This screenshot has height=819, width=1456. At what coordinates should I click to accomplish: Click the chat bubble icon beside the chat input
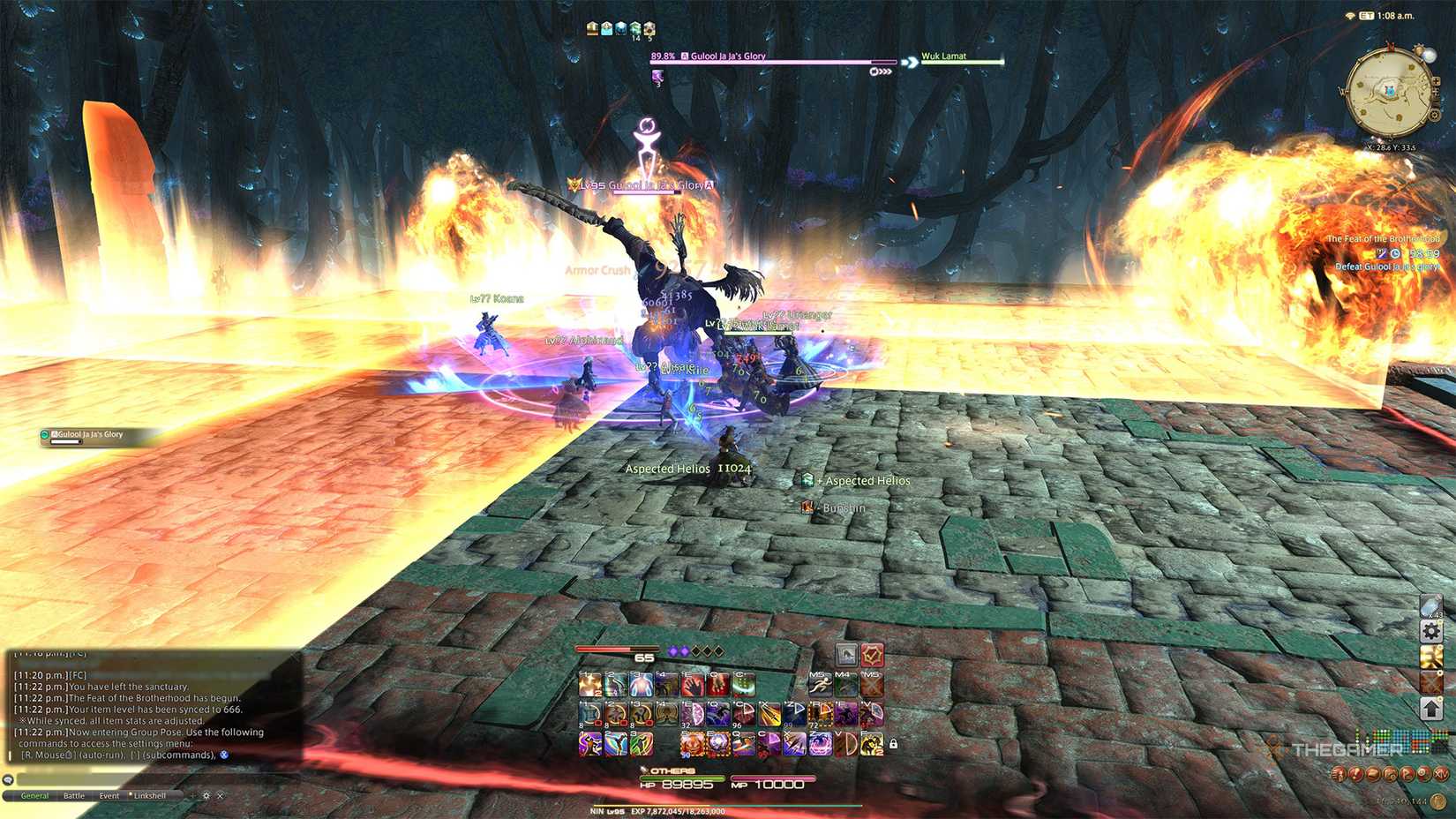(x=8, y=780)
